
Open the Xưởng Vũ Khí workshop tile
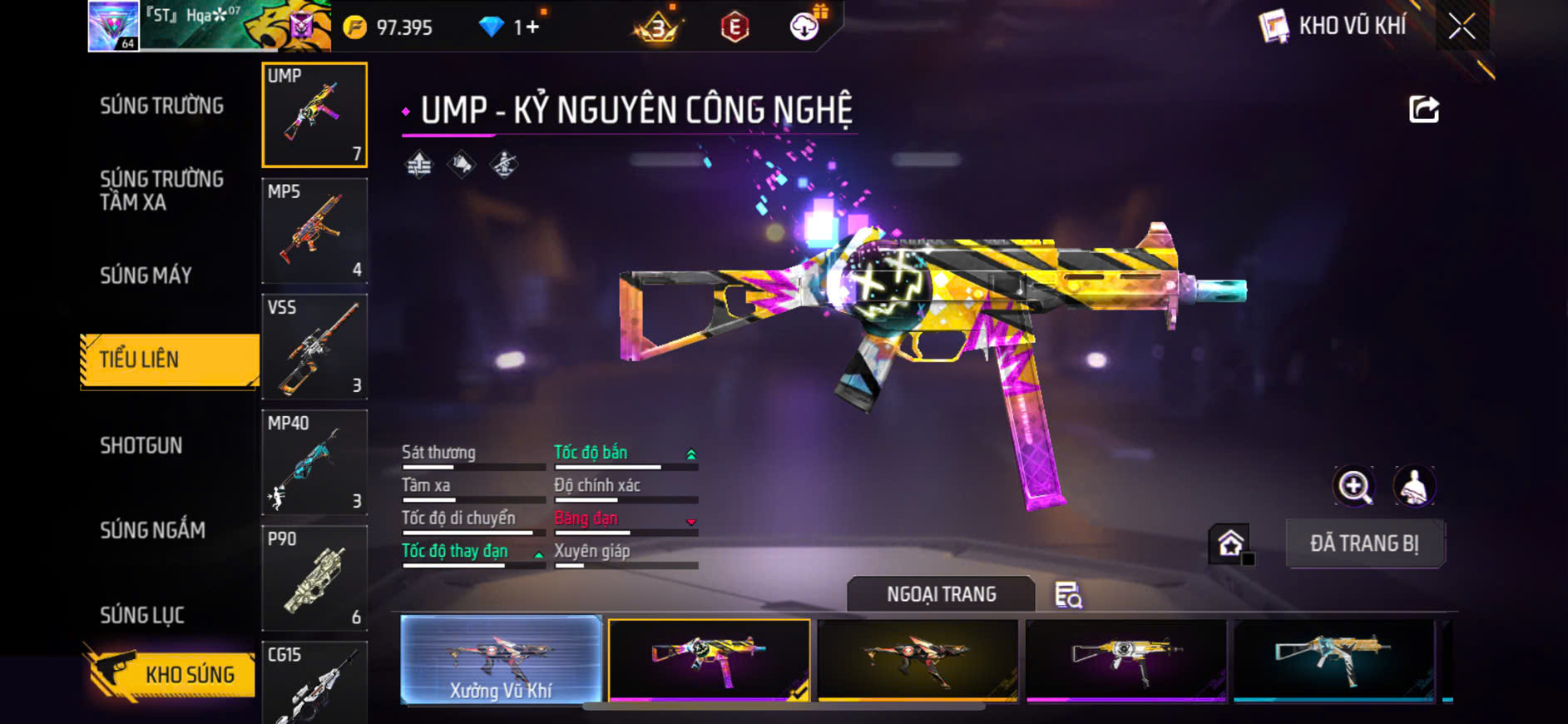coord(501,660)
